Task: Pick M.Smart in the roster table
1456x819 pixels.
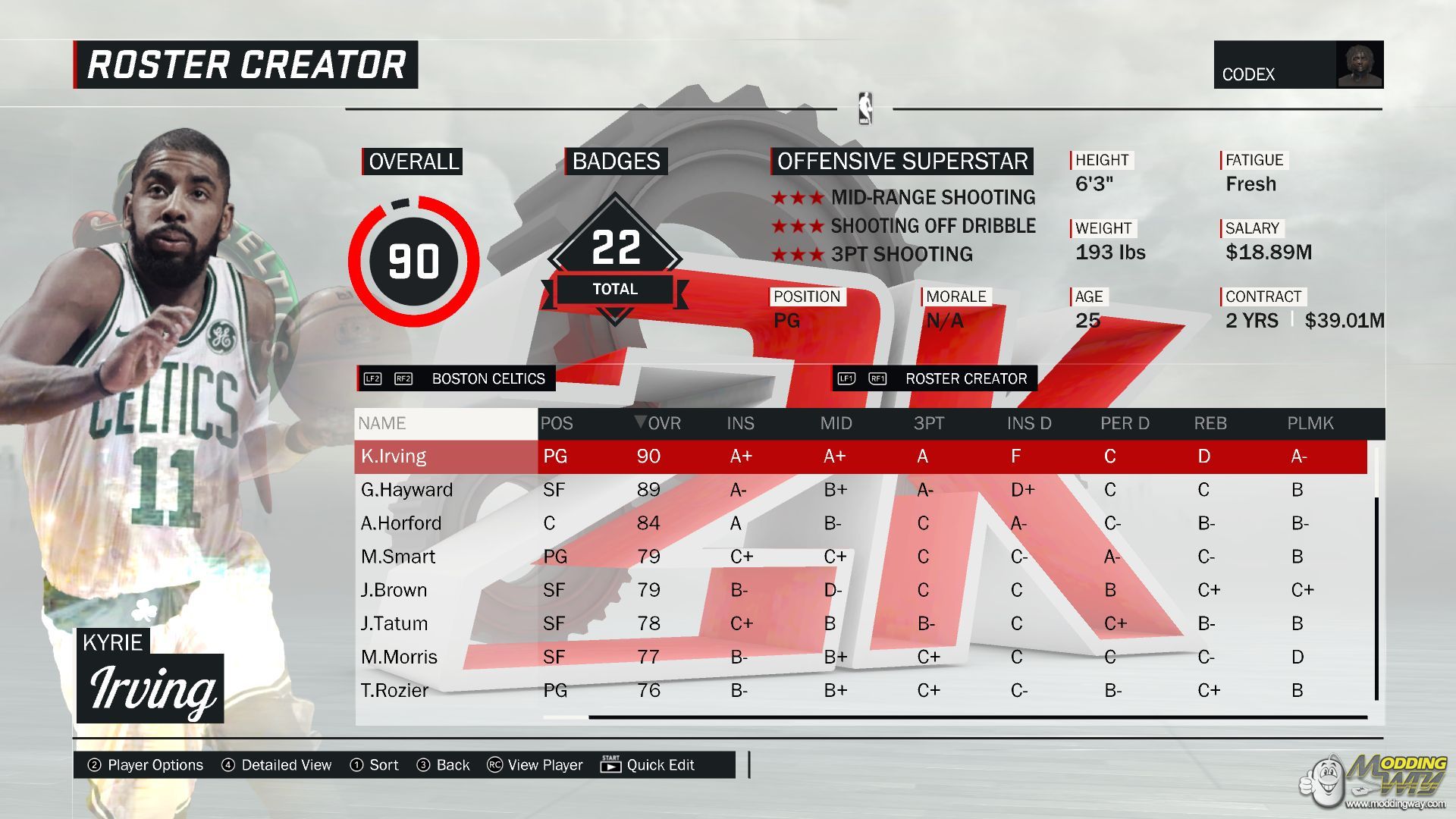Action: tap(397, 557)
